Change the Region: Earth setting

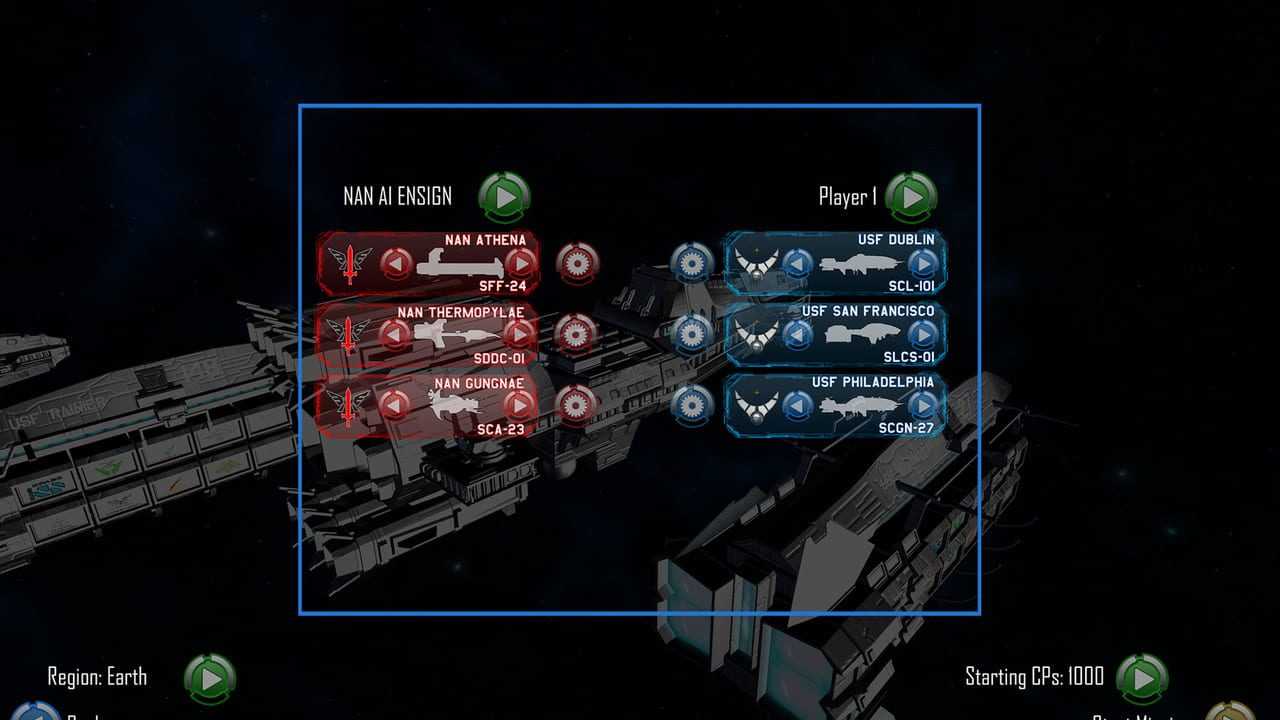(210, 679)
